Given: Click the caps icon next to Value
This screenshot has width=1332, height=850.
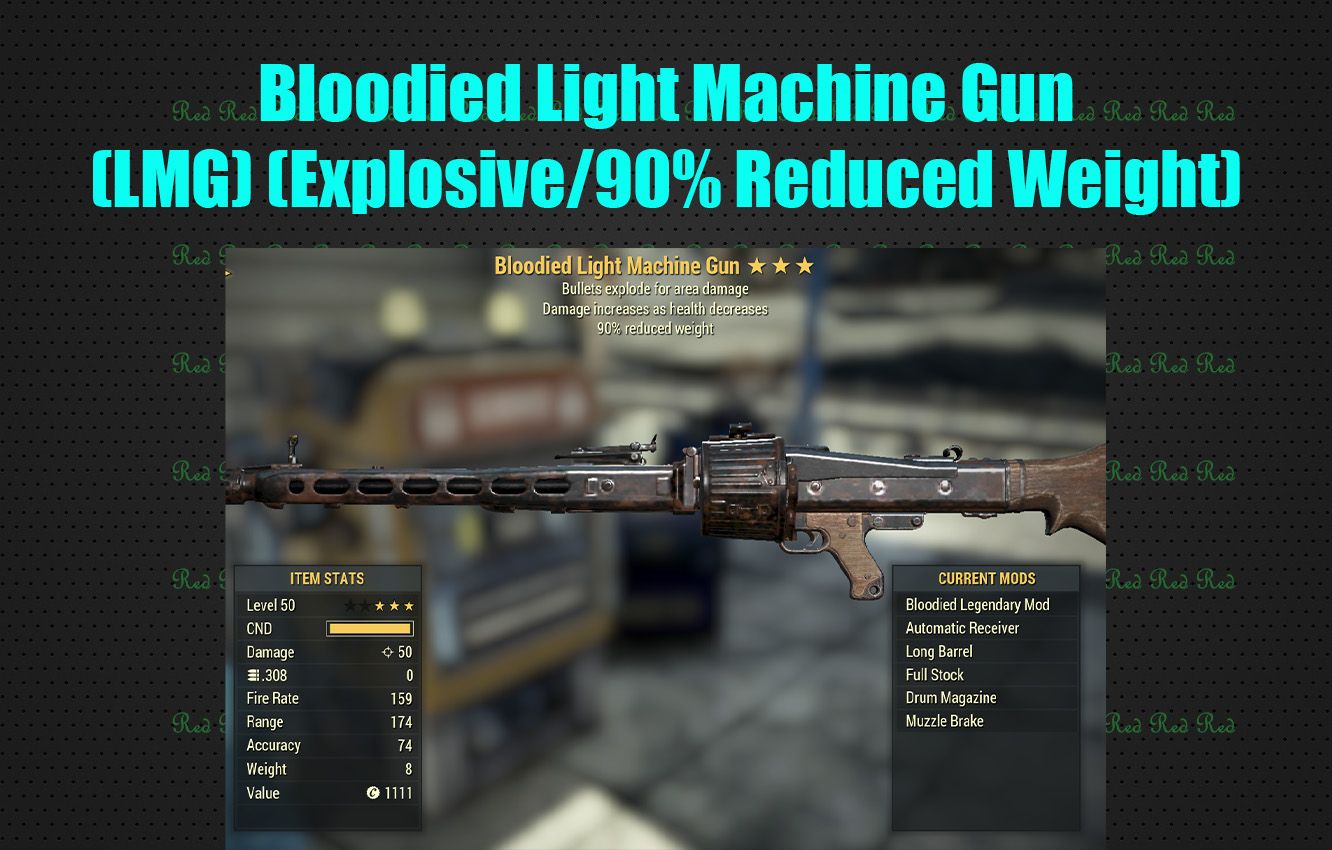Looking at the screenshot, I should [373, 792].
